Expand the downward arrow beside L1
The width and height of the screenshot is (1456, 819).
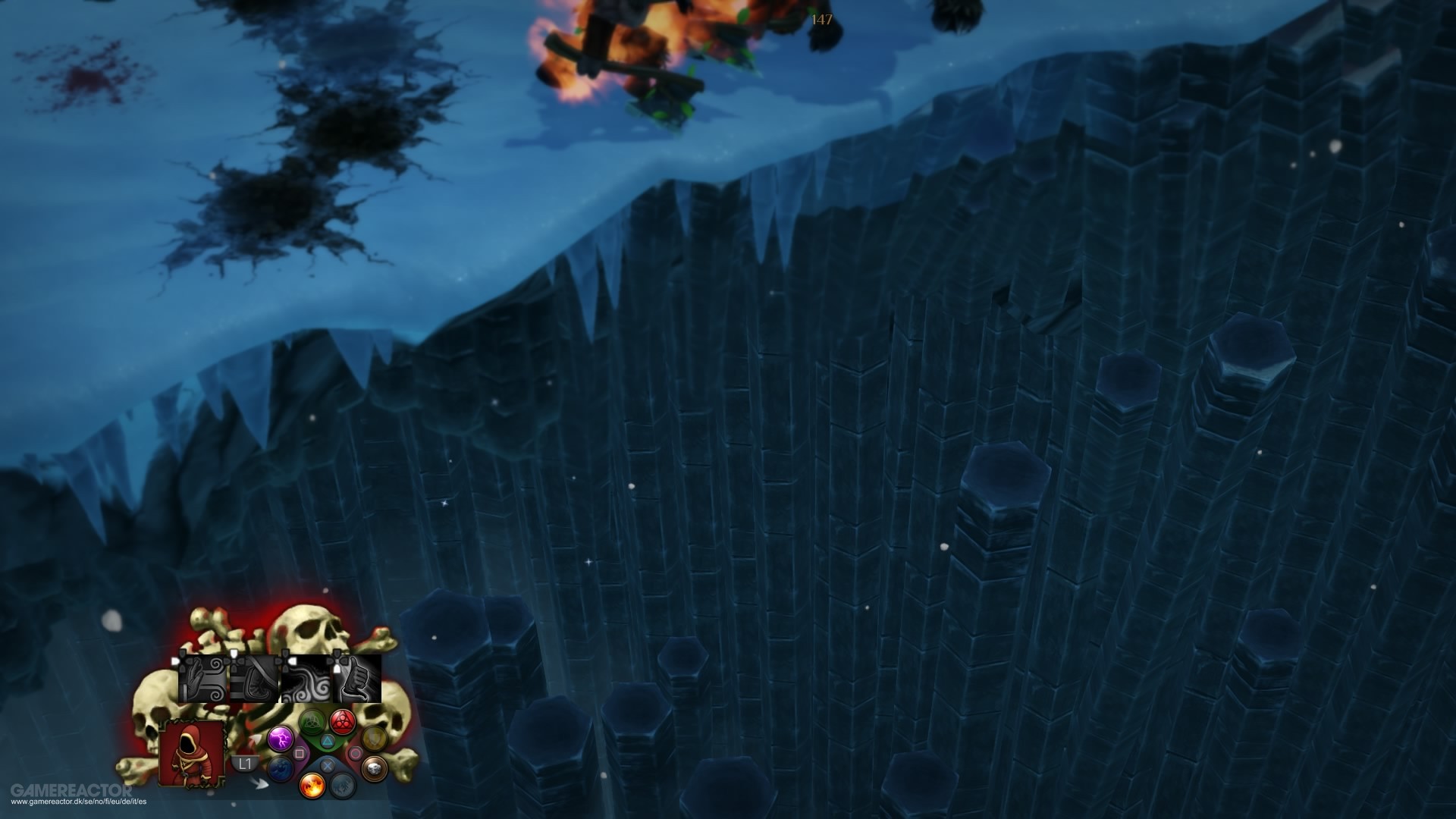coord(262,783)
